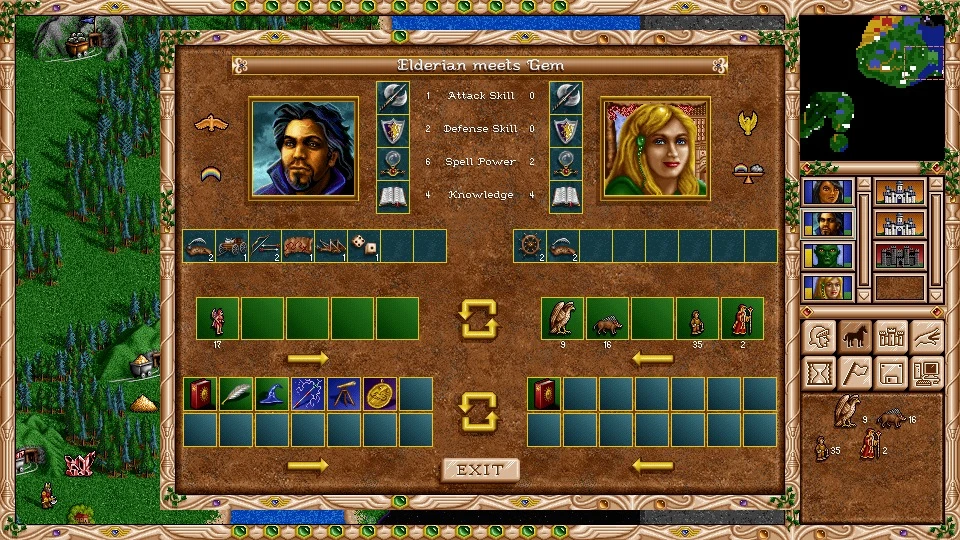Select the blue wizard hat artifact
Viewport: 960px width, 540px height.
point(272,394)
